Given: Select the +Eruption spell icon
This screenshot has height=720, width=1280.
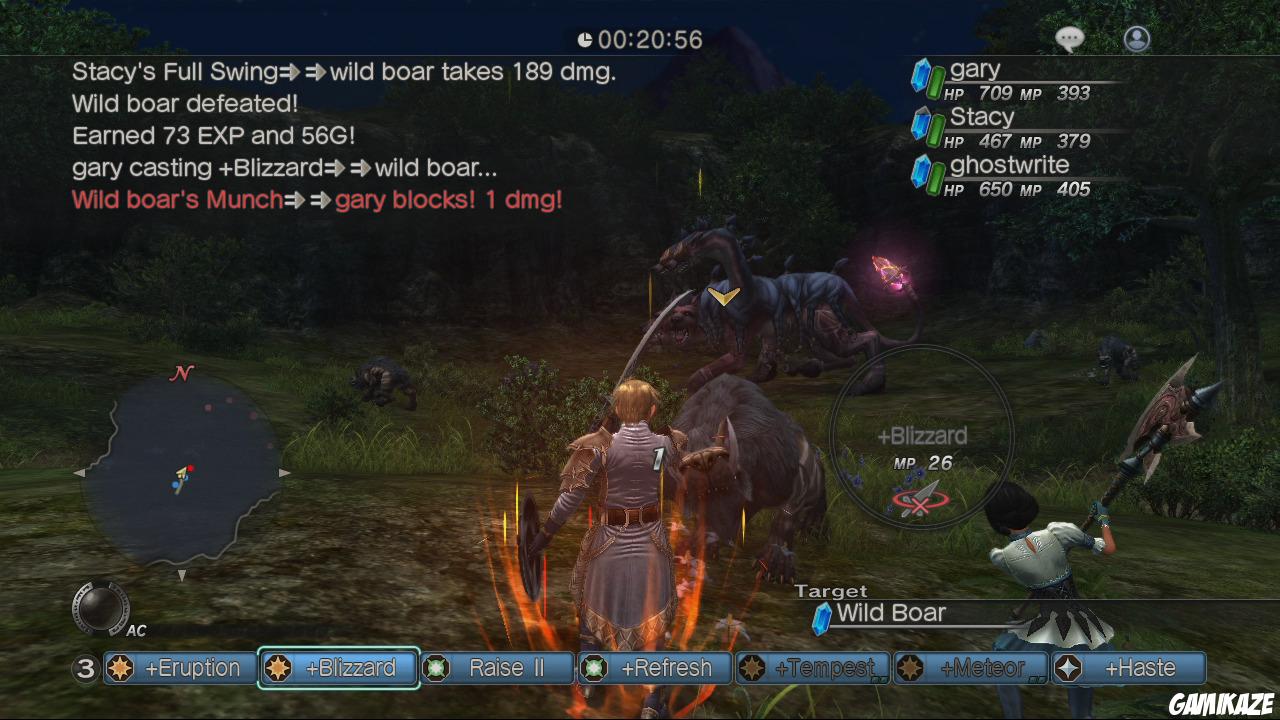Looking at the screenshot, I should pyautogui.click(x=120, y=668).
